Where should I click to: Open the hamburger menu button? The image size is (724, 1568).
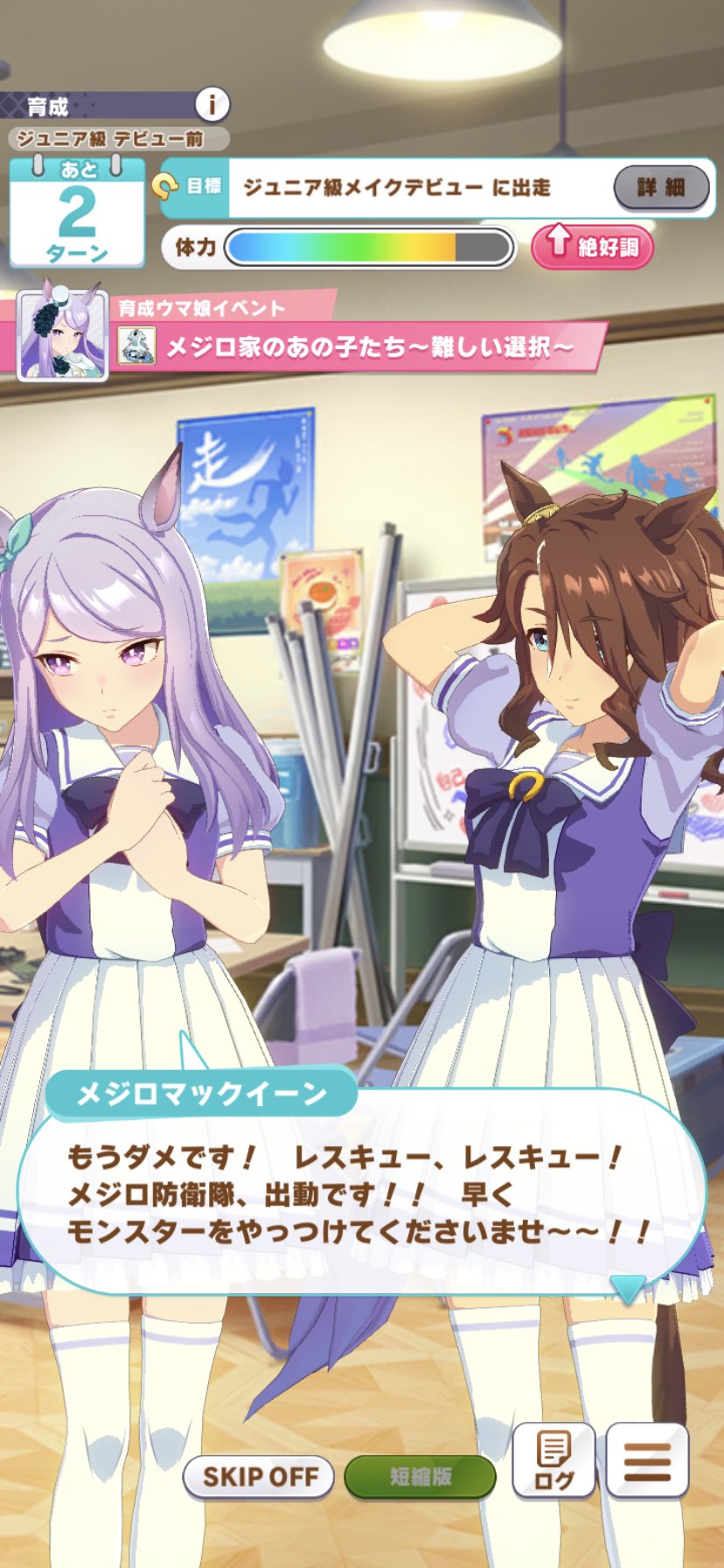pyautogui.click(x=647, y=1461)
